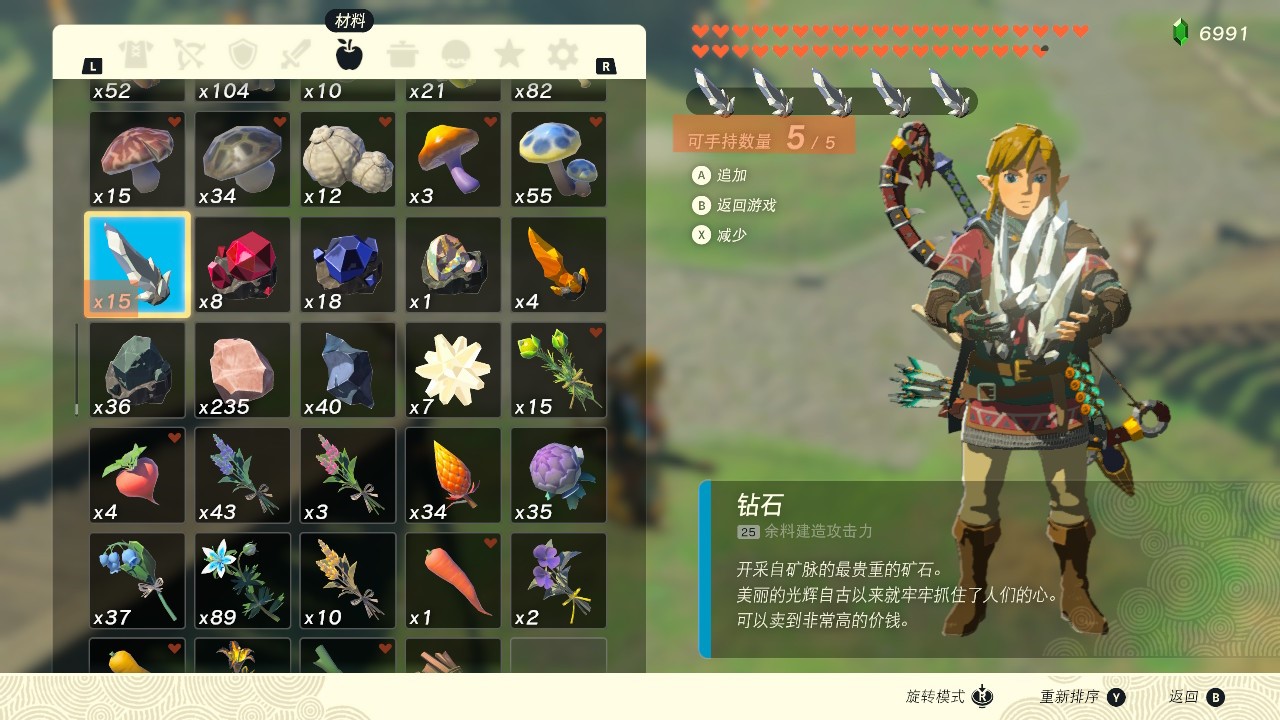Switch to the armor tab
This screenshot has width=1280, height=720.
click(134, 54)
